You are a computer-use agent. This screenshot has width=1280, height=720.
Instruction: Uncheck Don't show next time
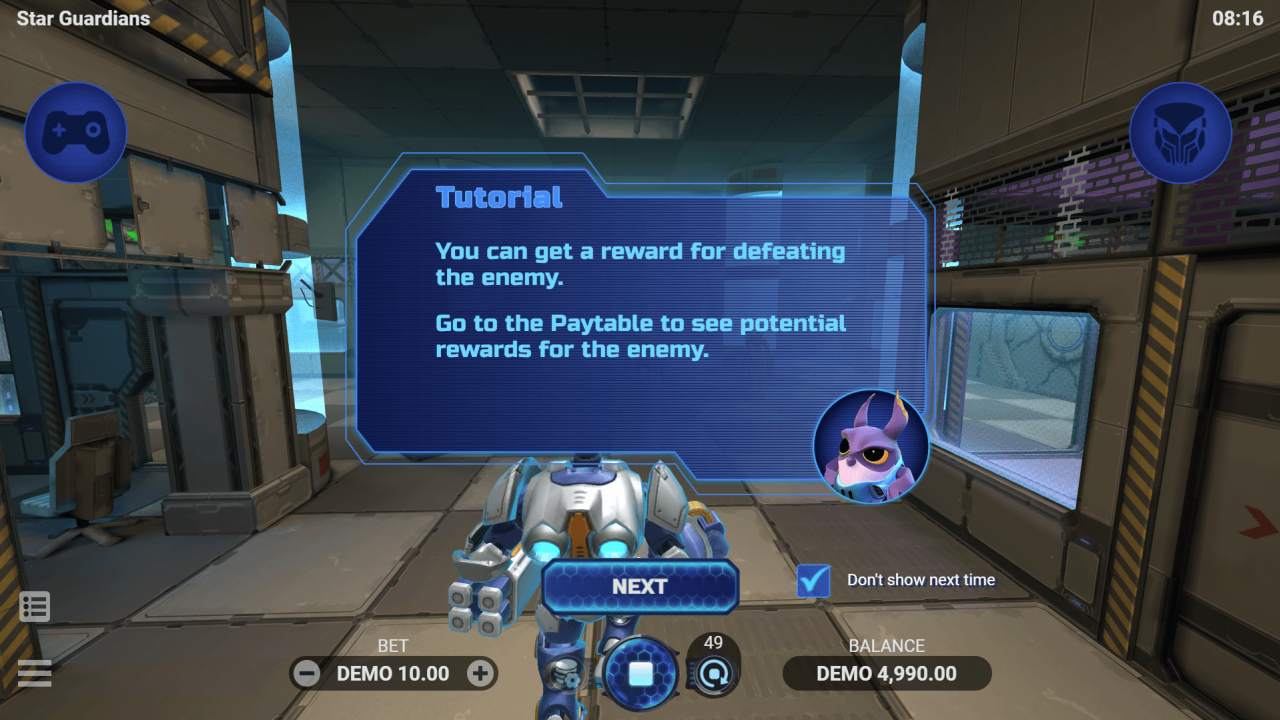pos(813,580)
